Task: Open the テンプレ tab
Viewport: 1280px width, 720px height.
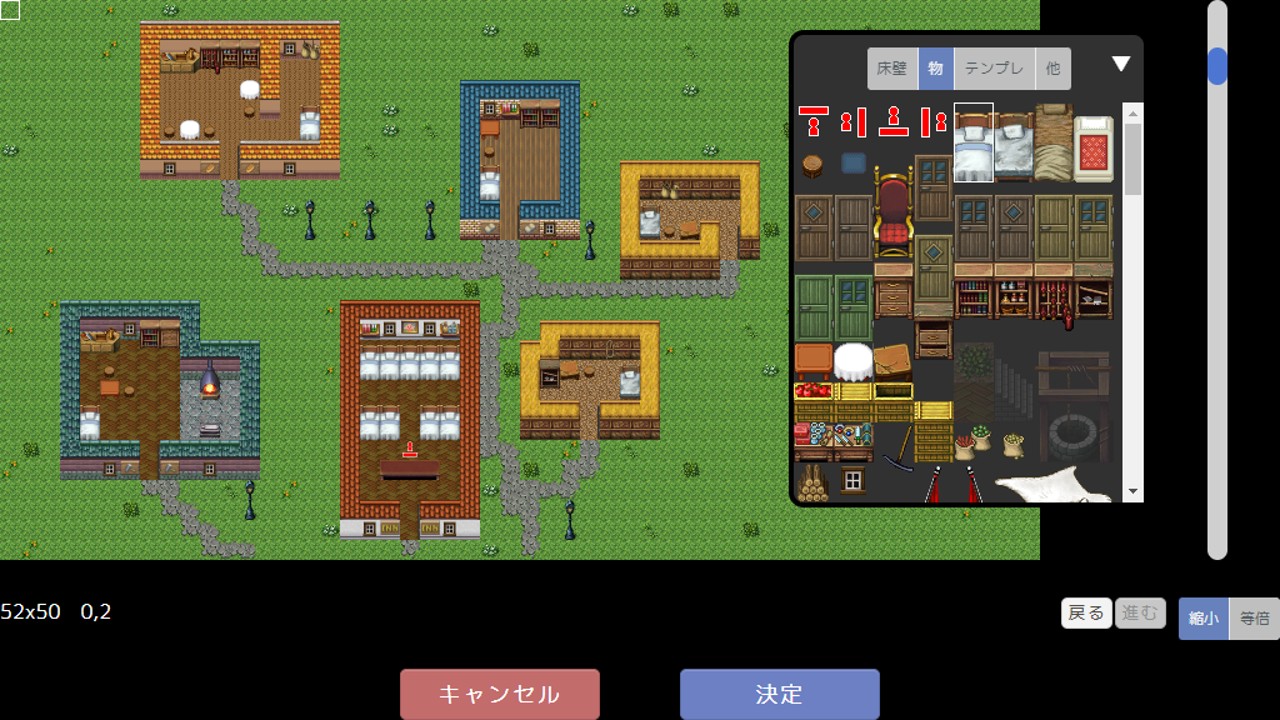Action: click(991, 68)
